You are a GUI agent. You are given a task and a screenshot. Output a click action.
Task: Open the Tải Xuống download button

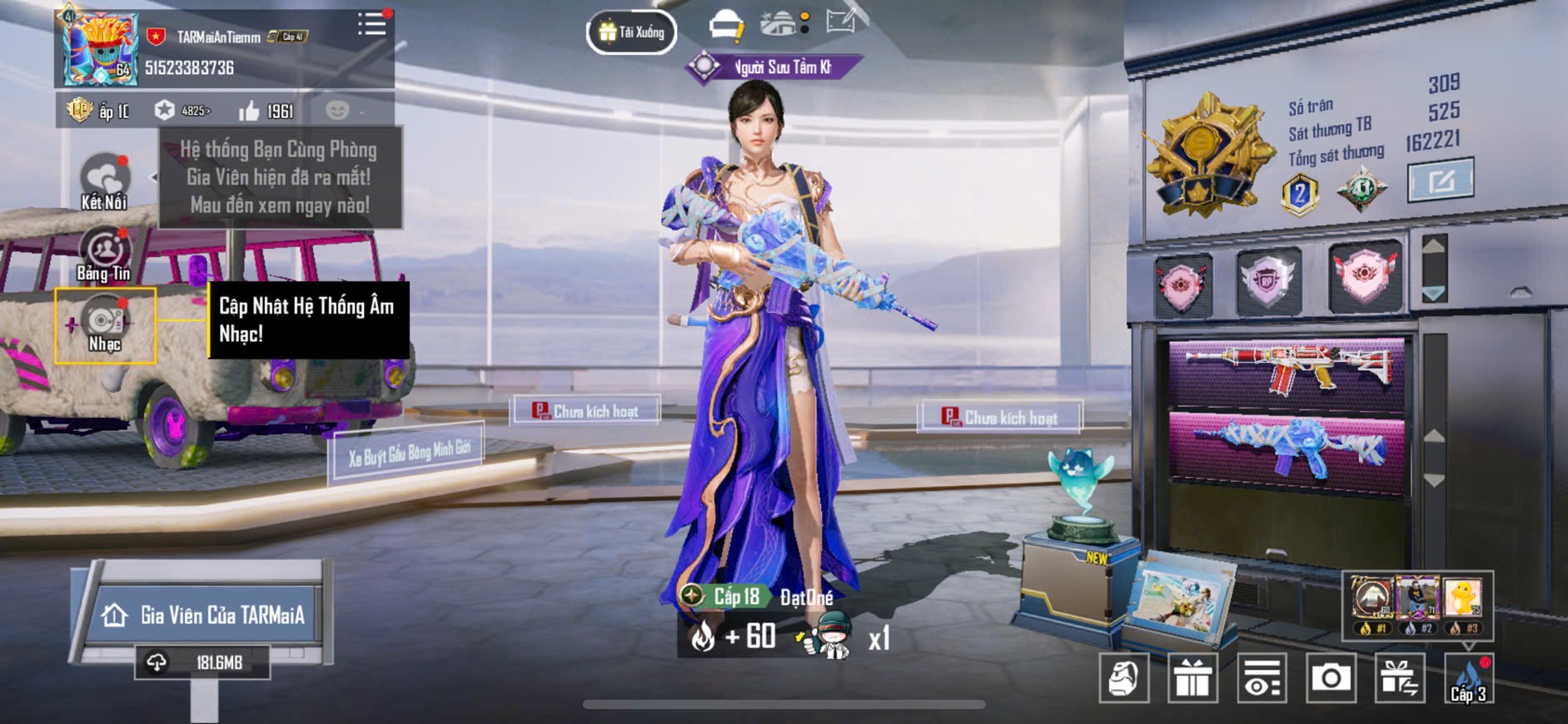[x=631, y=32]
